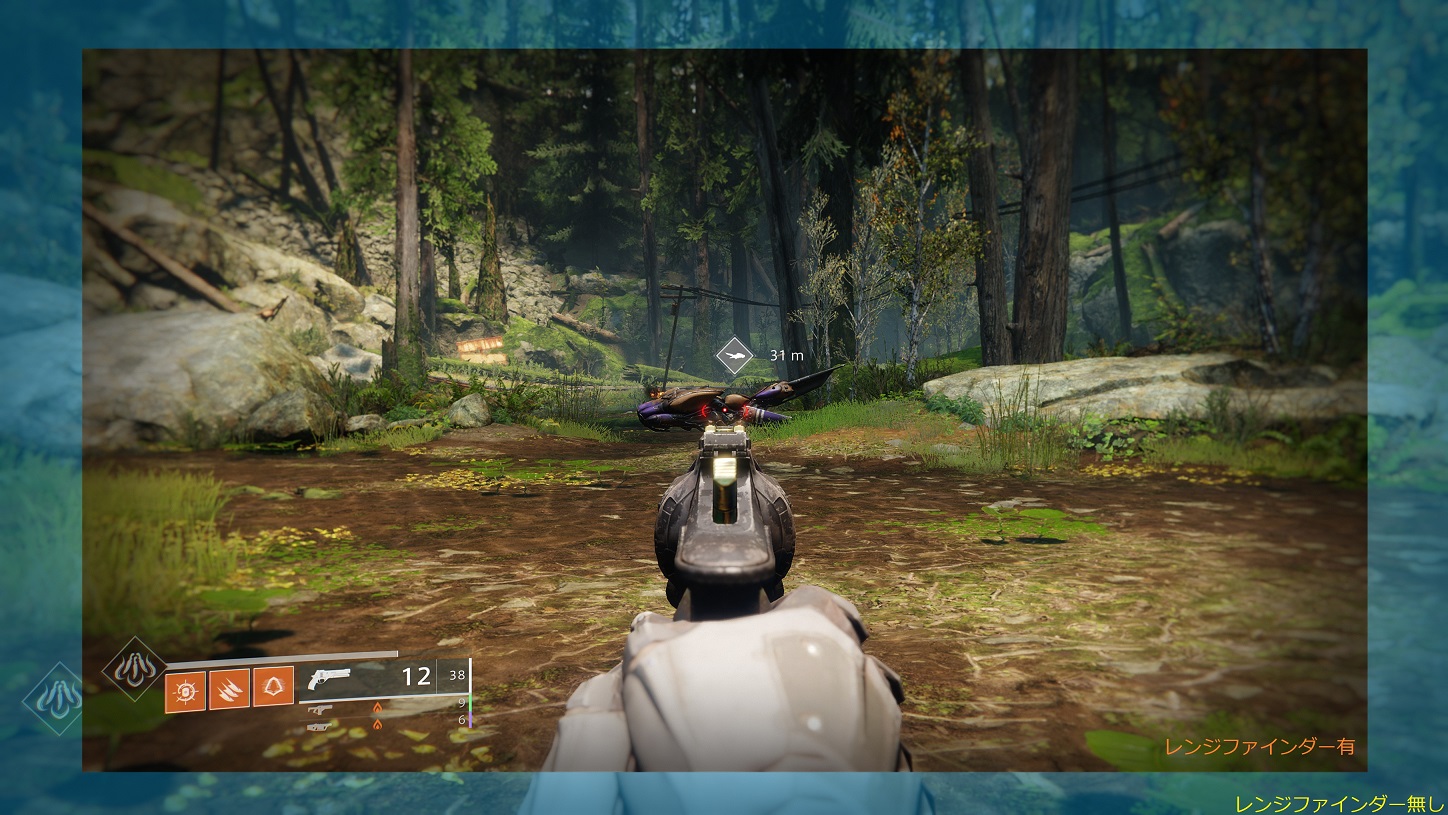
Task: Switch to the energy weapon with 9 ammo
Action: (x=320, y=709)
